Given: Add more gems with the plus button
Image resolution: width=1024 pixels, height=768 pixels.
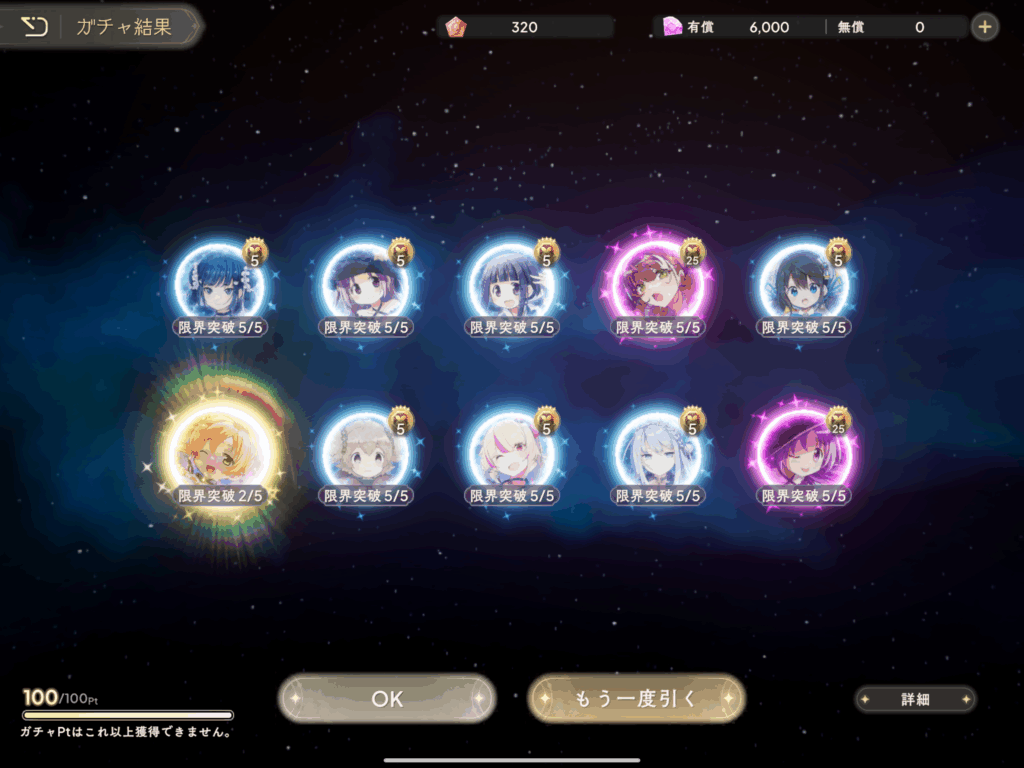Looking at the screenshot, I should point(985,27).
